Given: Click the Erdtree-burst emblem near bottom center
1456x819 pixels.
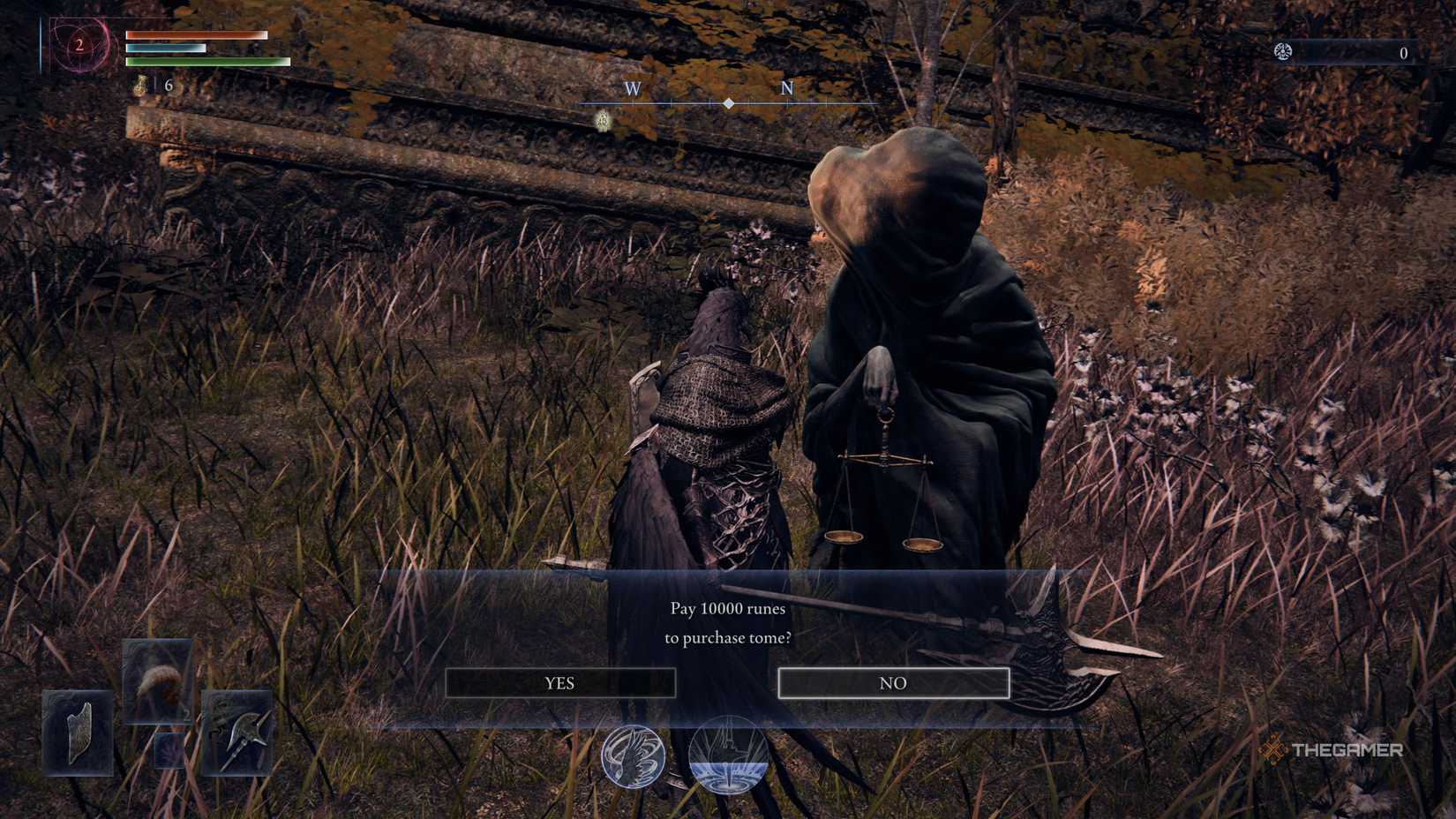Looking at the screenshot, I should pyautogui.click(x=726, y=756).
